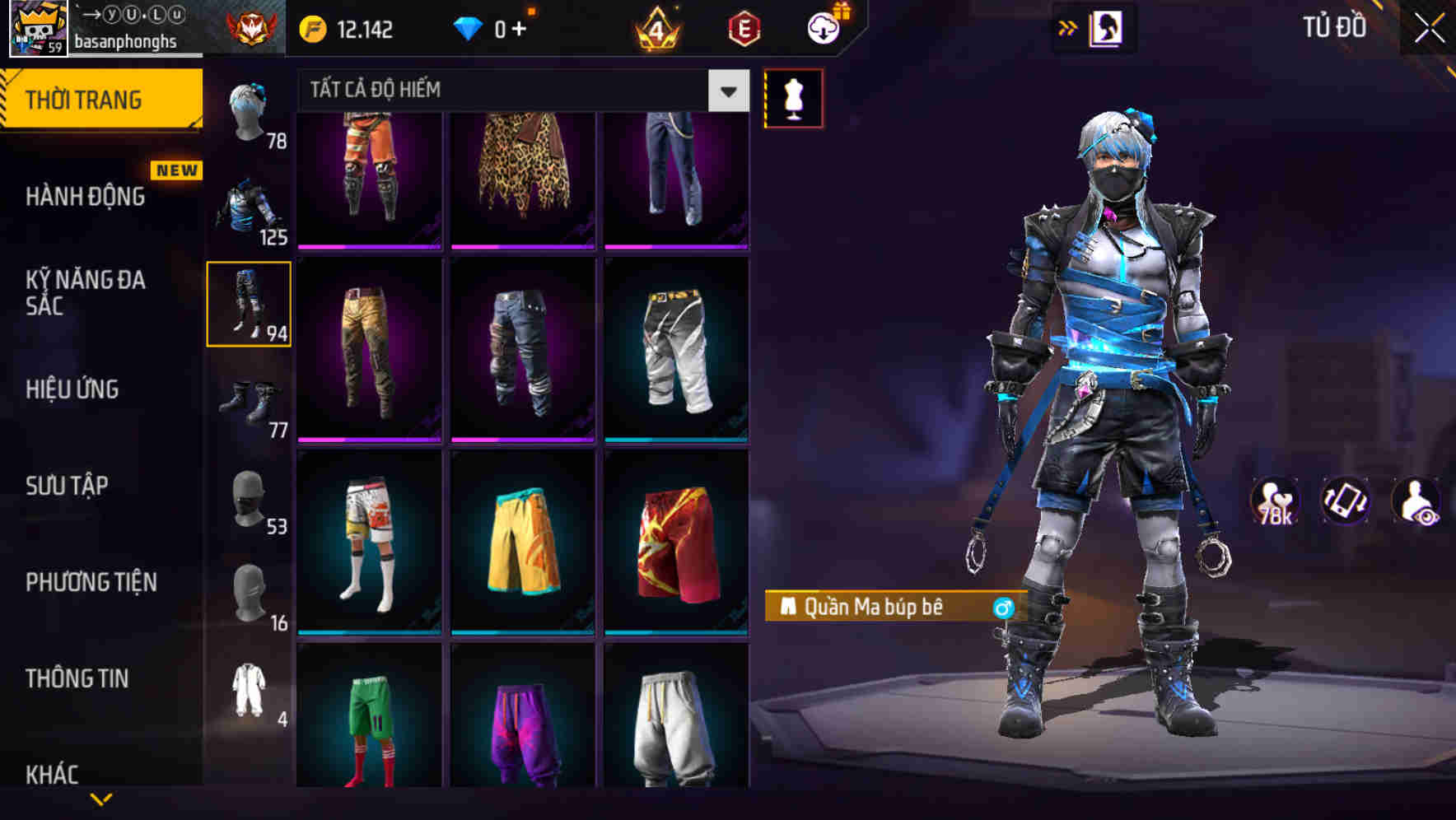Click the double-chevron collapse arrow near avatar panel
Screen dimensions: 1456x820
[x=1068, y=26]
